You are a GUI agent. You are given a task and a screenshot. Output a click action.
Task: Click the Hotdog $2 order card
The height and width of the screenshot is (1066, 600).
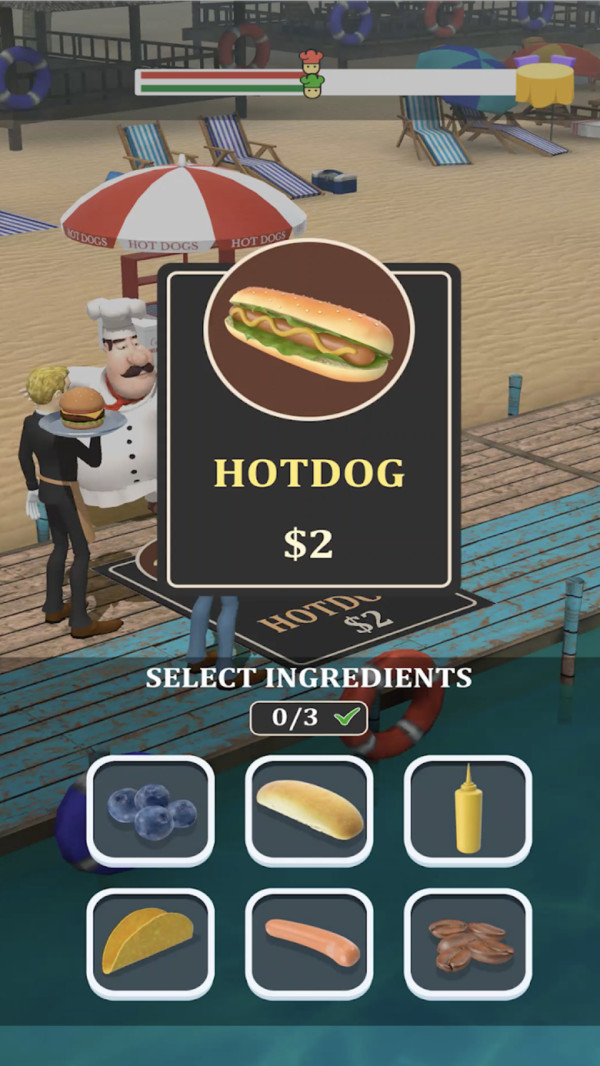pyautogui.click(x=309, y=430)
